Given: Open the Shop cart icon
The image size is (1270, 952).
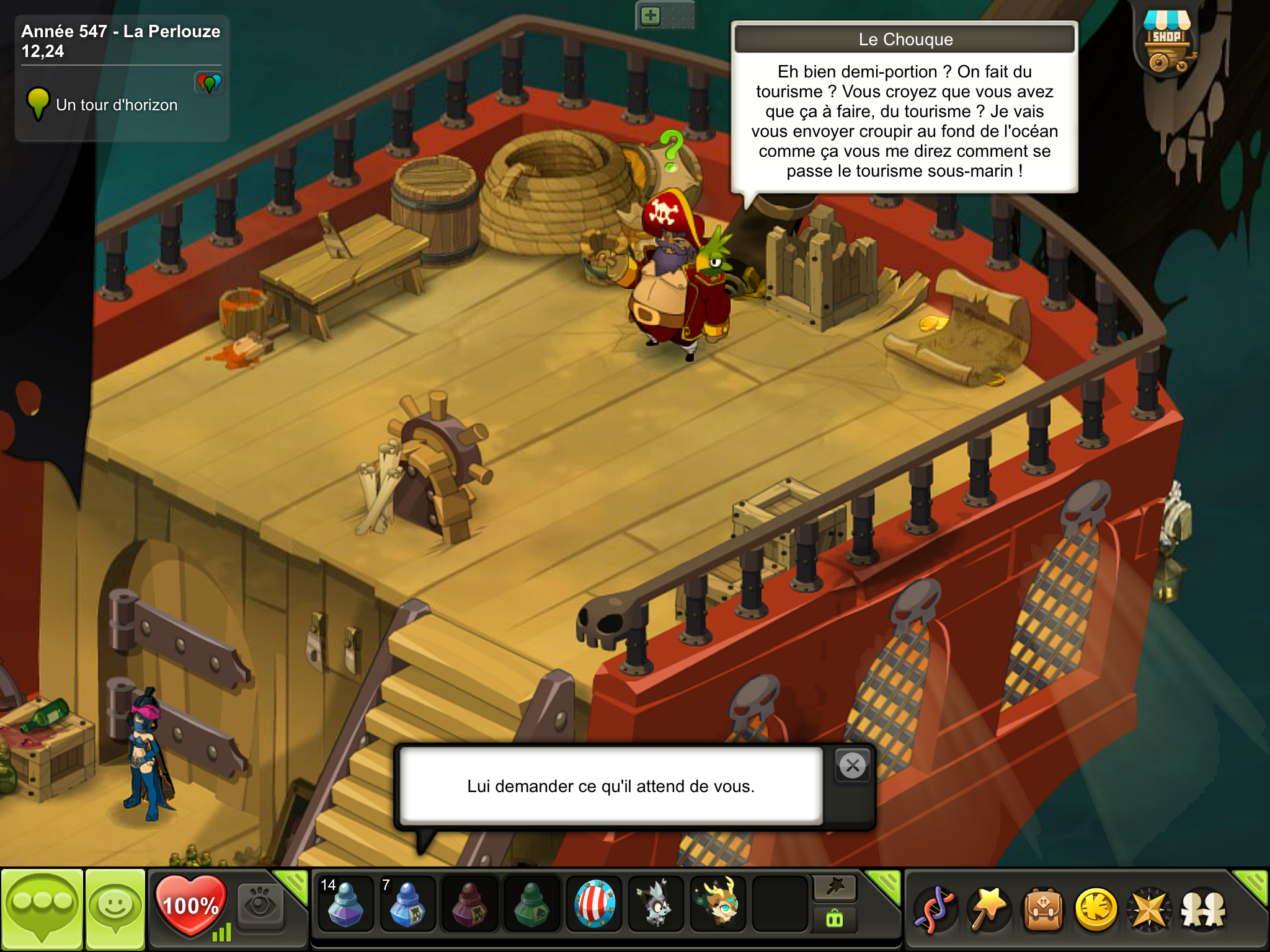Looking at the screenshot, I should pyautogui.click(x=1167, y=43).
